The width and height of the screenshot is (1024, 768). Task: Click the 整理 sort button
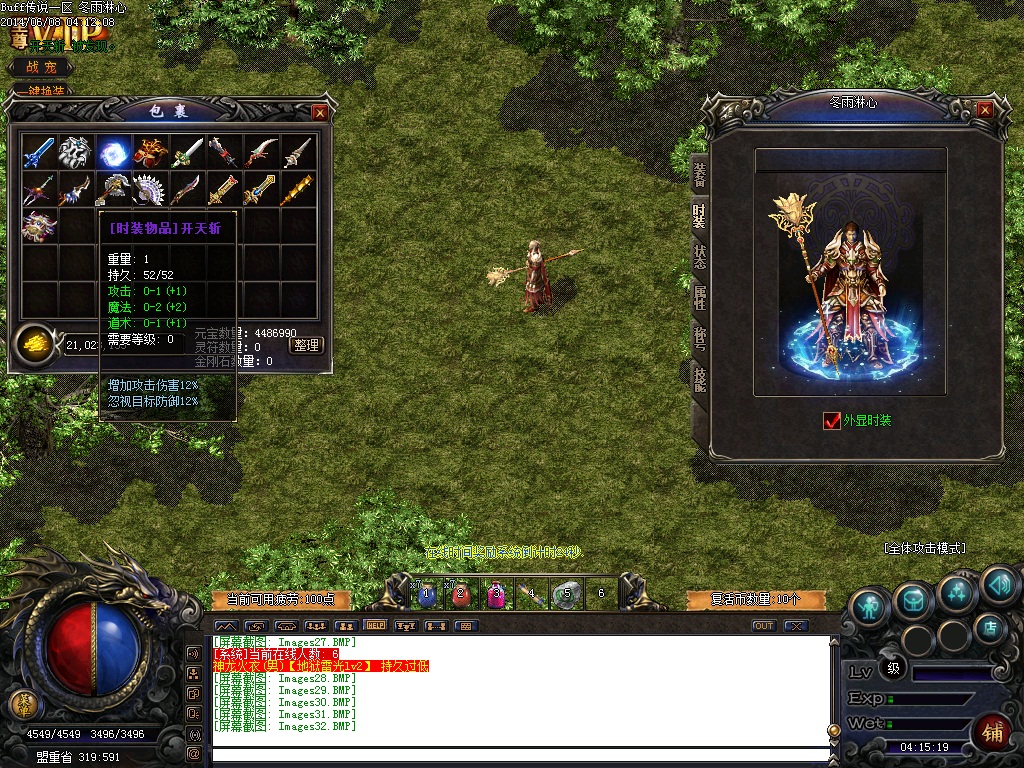point(306,345)
